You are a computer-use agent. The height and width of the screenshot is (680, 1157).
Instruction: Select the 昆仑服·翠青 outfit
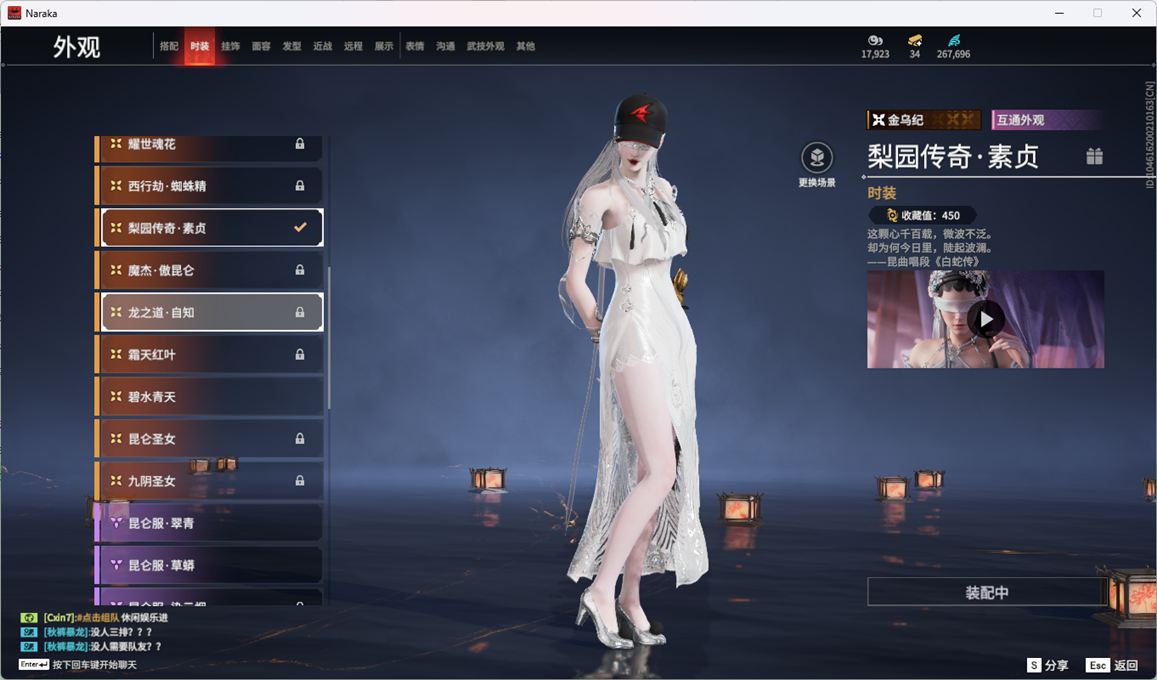pos(210,523)
